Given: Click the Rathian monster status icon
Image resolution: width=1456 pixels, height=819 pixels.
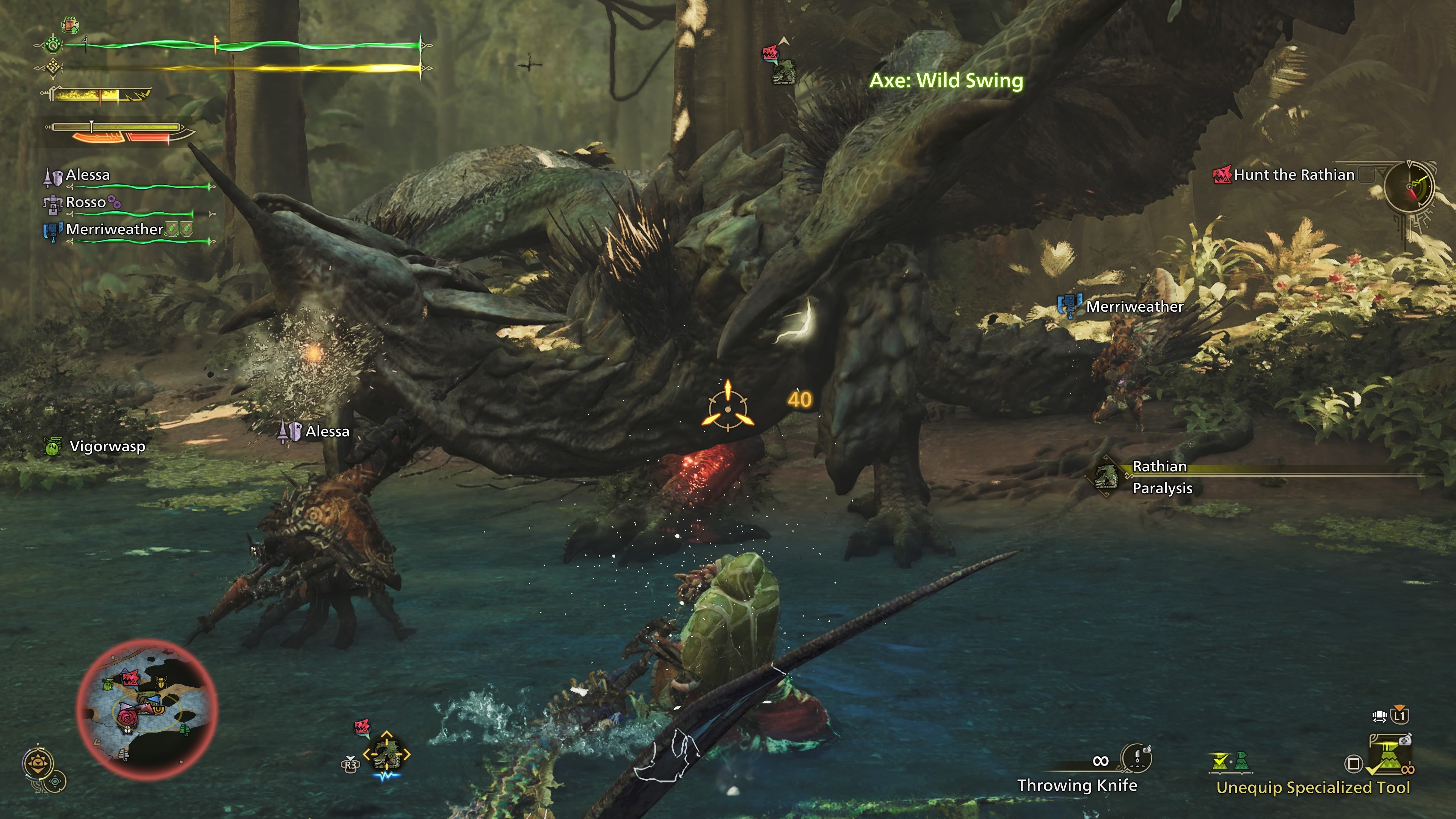Looking at the screenshot, I should [x=1106, y=478].
